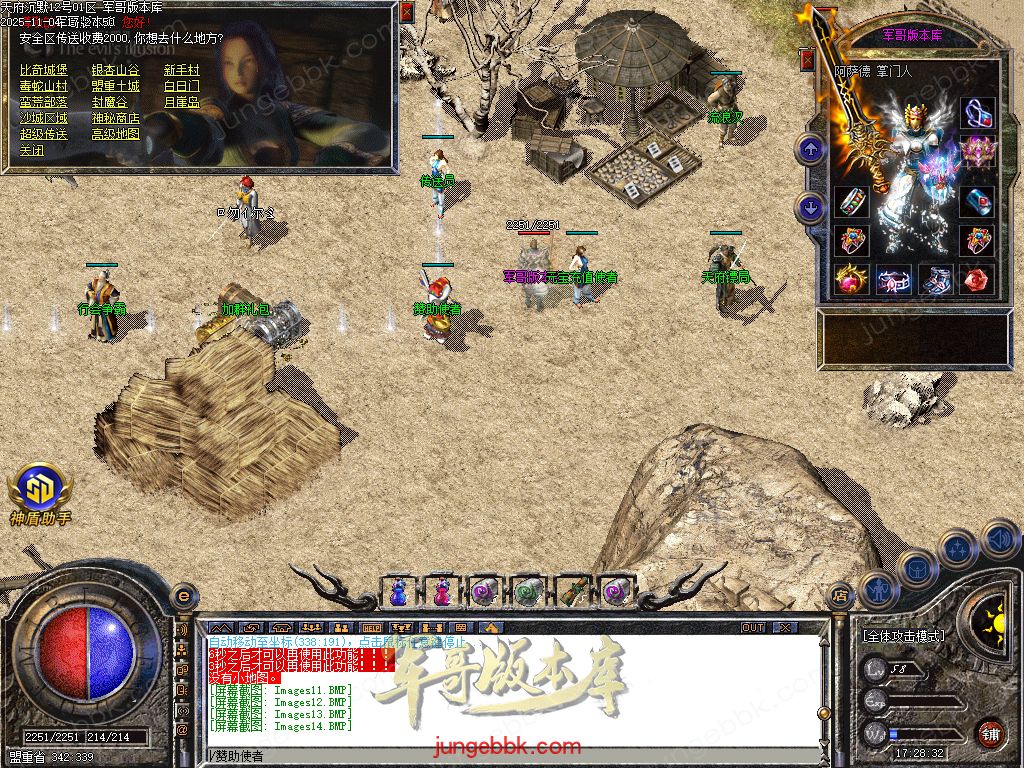Open the 铺 shop button
This screenshot has width=1024, height=768.
click(990, 733)
